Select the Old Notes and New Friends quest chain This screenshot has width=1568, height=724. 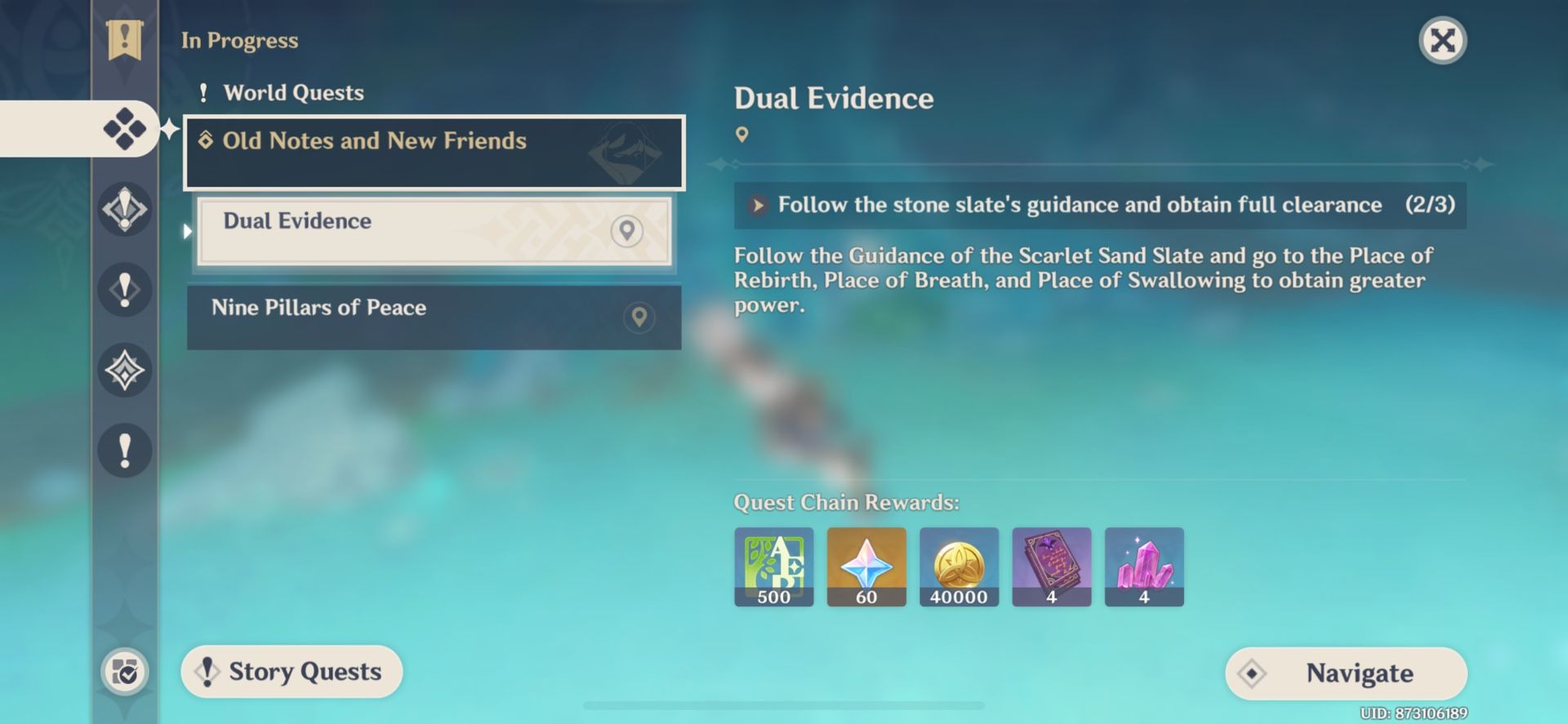[375, 140]
